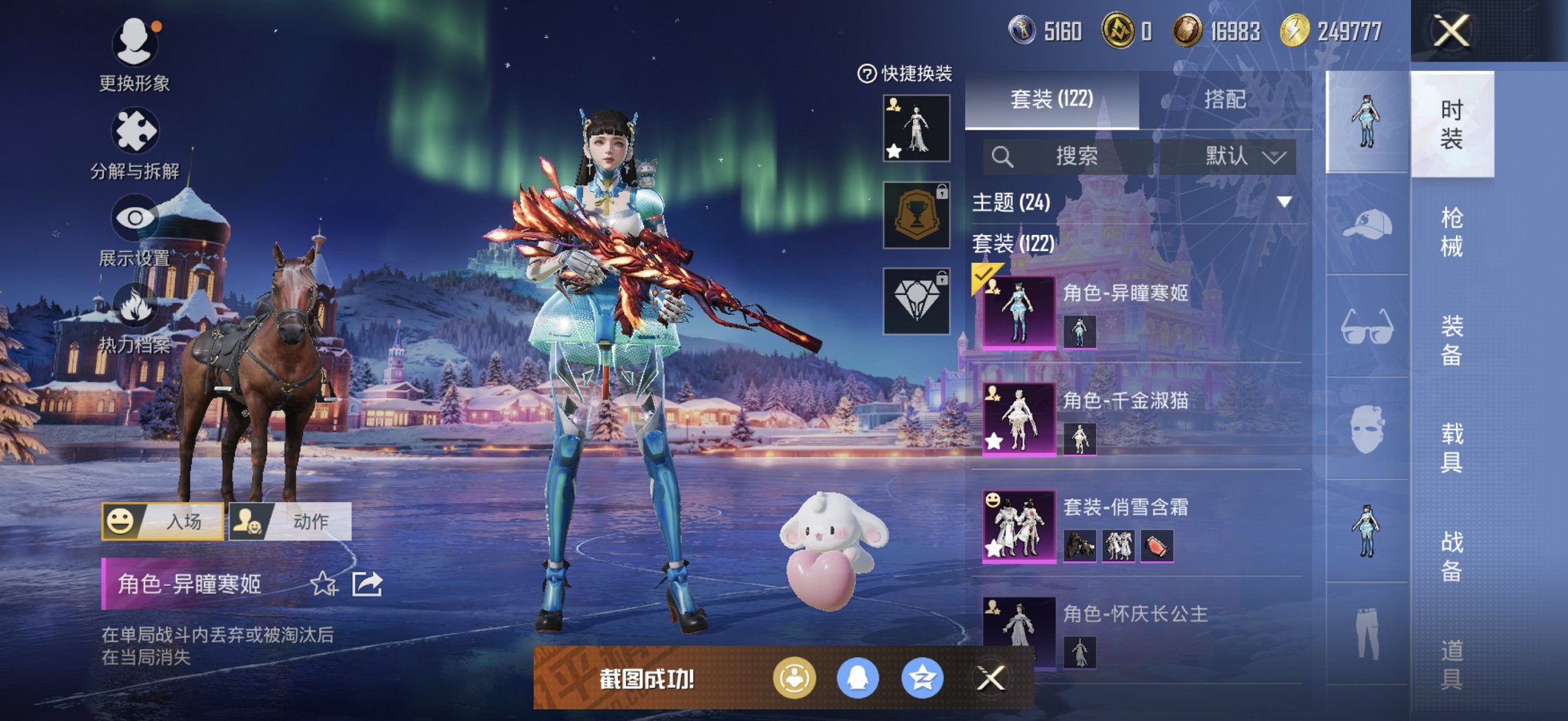1568x721 pixels.
Task: Favorite the outfit with the star icon
Action: pos(324,584)
